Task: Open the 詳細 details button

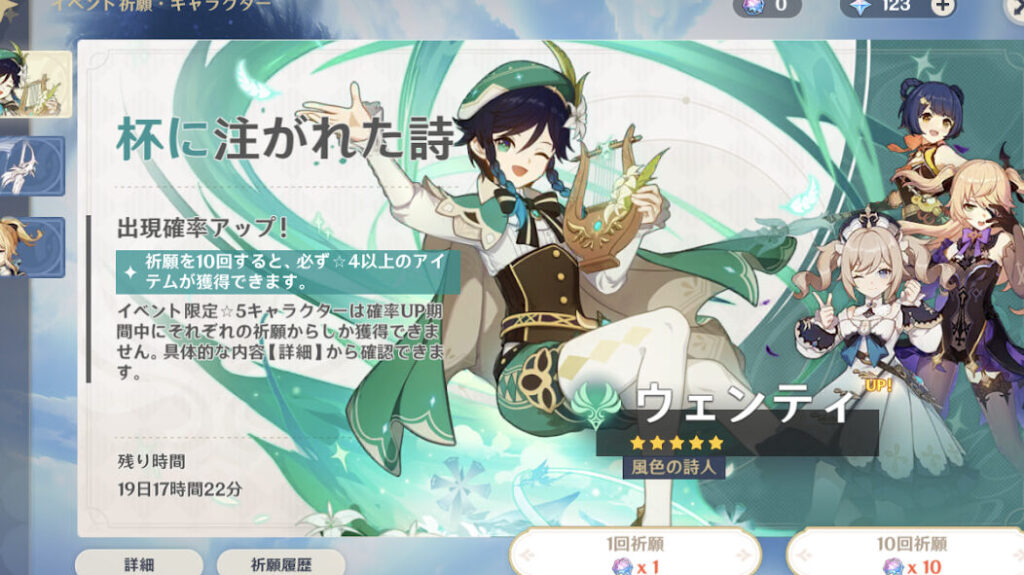Action: [x=138, y=563]
